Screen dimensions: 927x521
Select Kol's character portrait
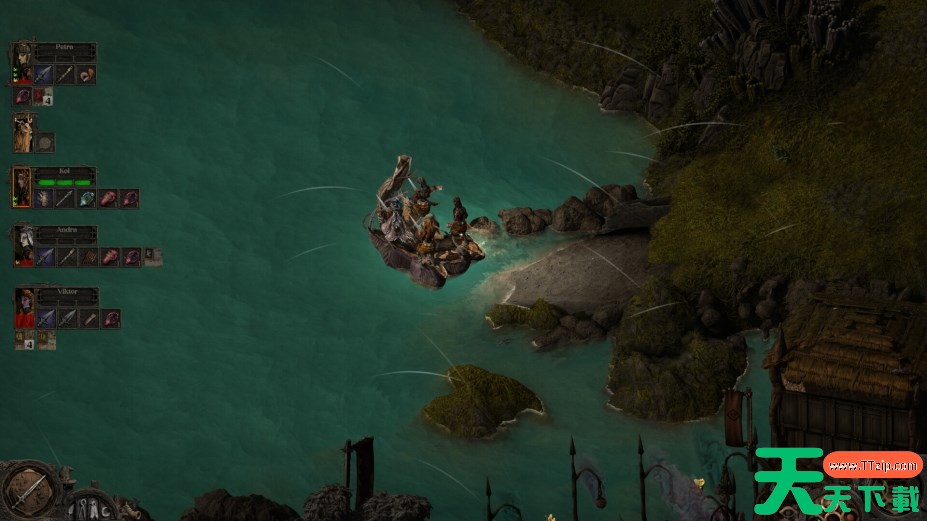[22, 187]
